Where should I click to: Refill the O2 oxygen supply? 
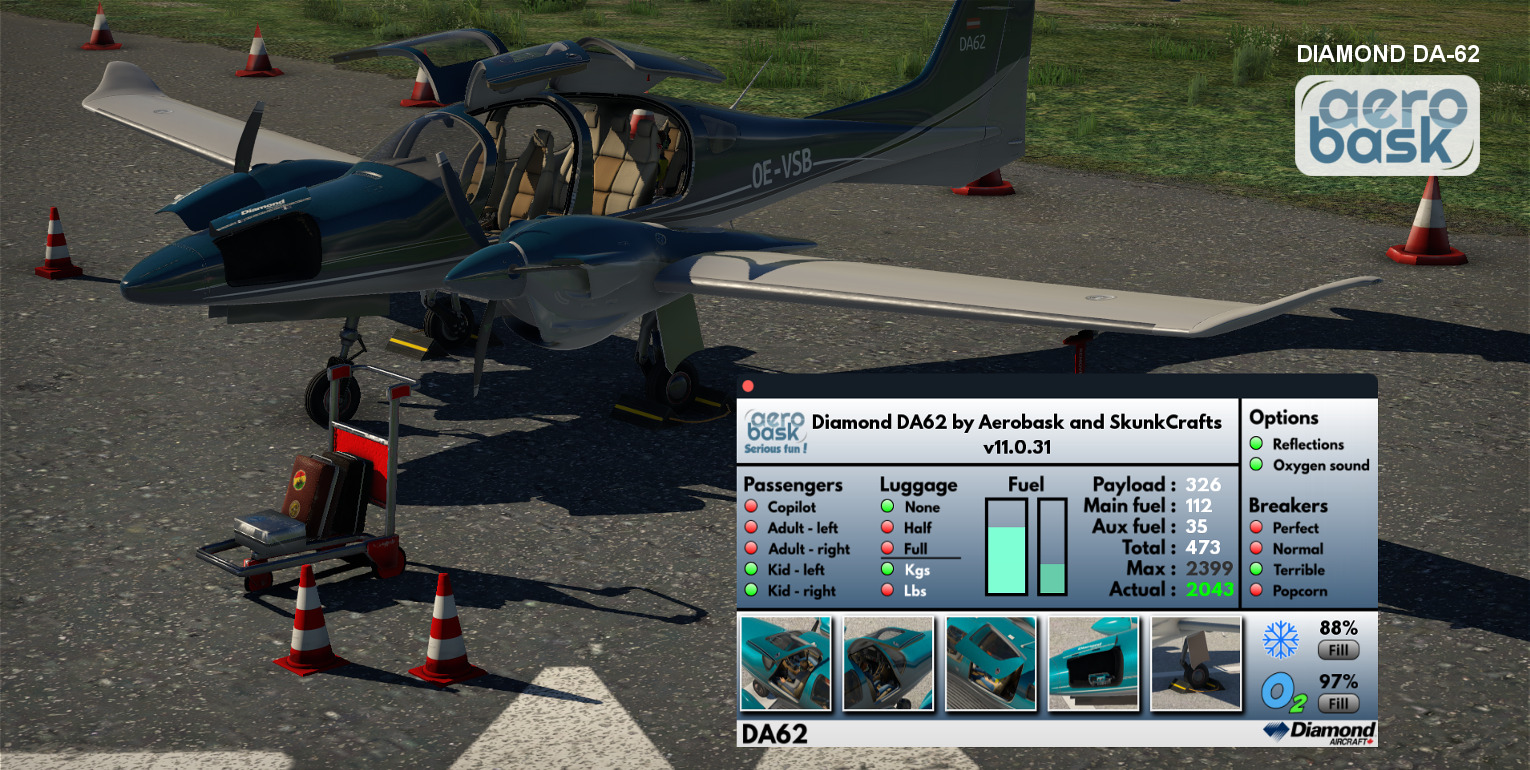[1338, 703]
